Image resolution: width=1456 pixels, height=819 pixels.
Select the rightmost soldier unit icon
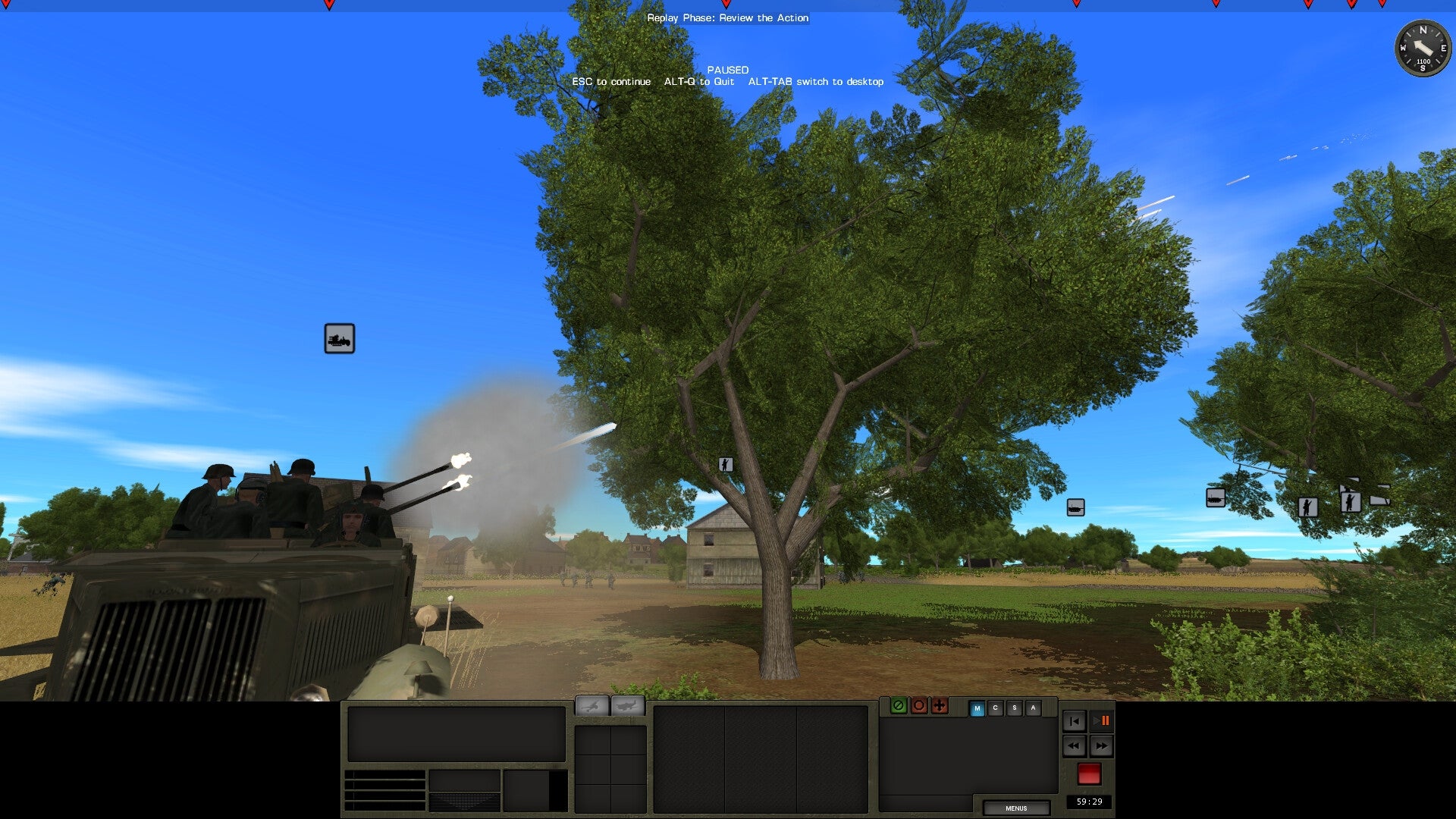1351,504
